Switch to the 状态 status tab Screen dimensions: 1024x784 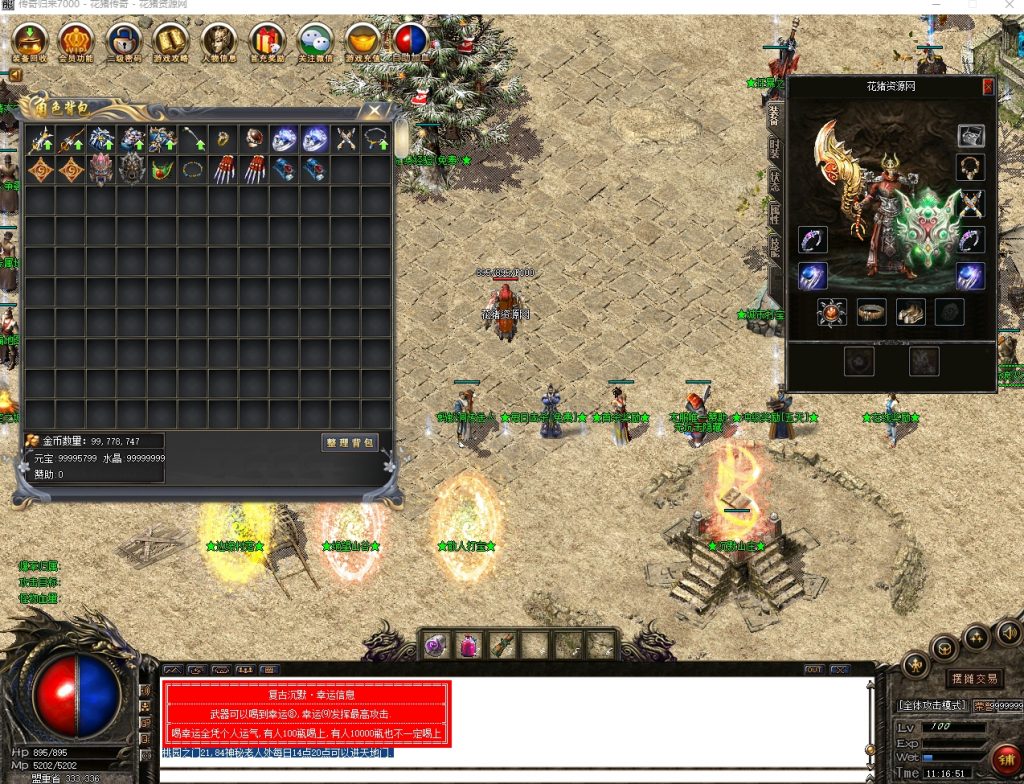coord(775,181)
